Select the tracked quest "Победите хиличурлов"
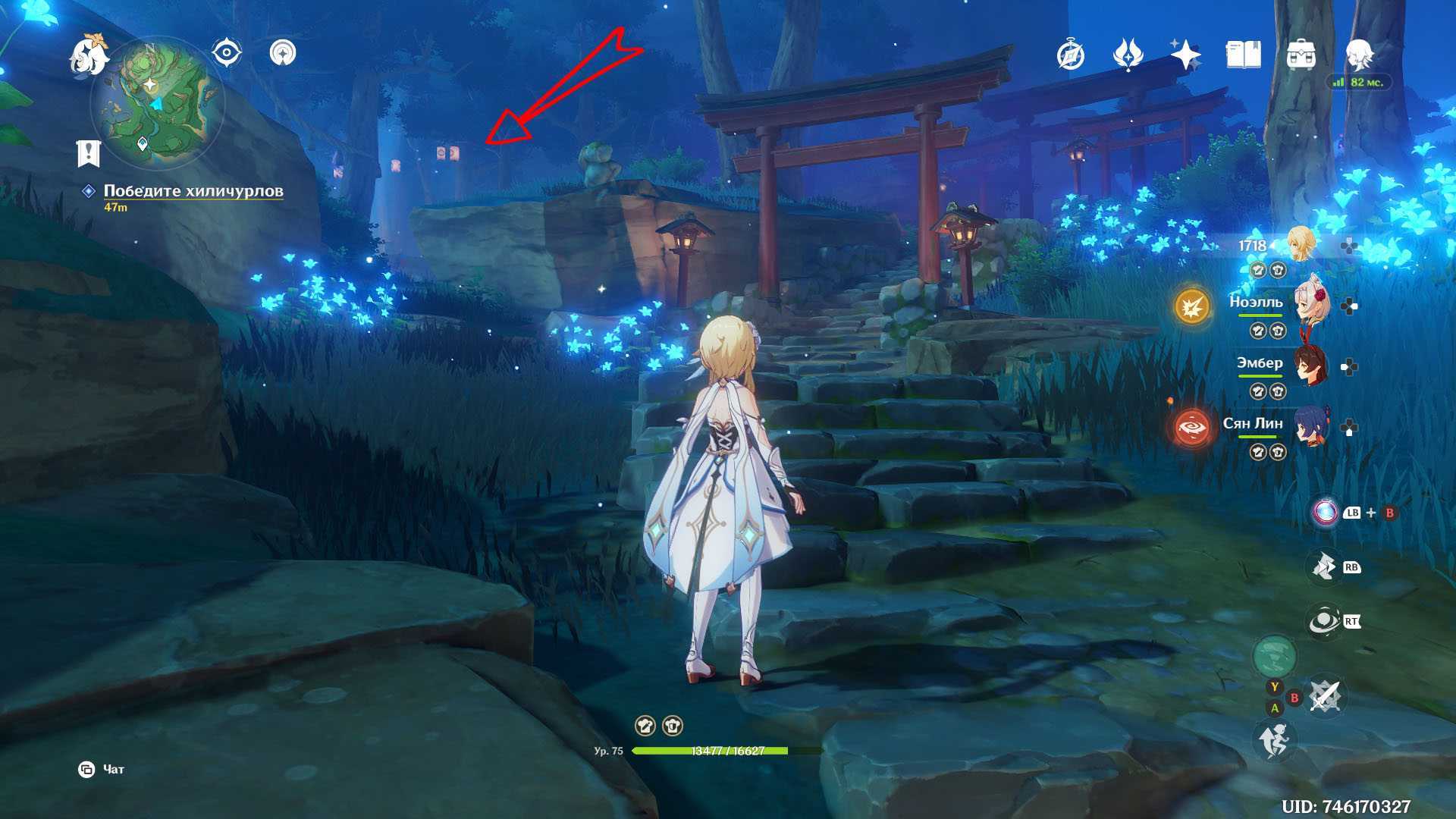This screenshot has width=1456, height=819. tap(193, 191)
